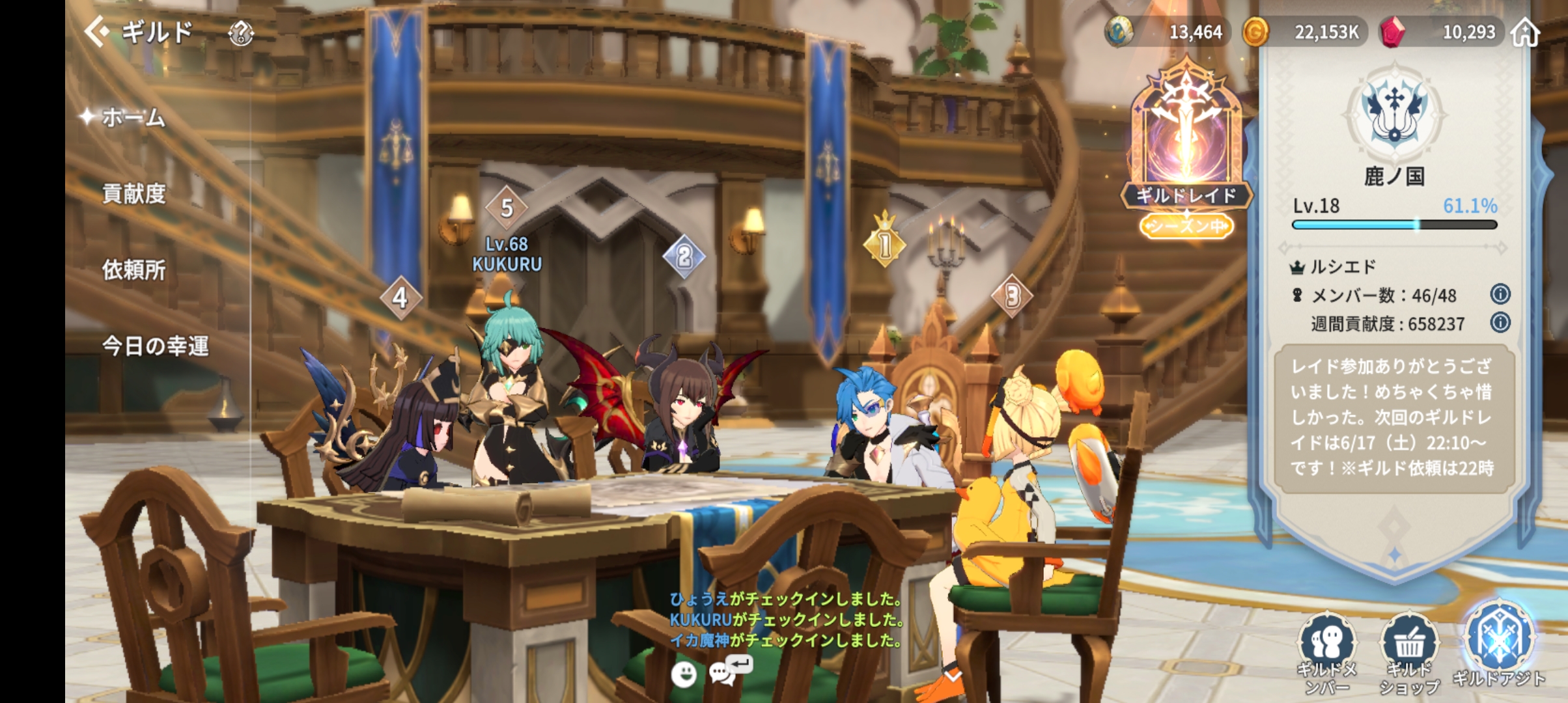Read the guild notice message box
The width and height of the screenshot is (1568, 703).
(x=1392, y=418)
